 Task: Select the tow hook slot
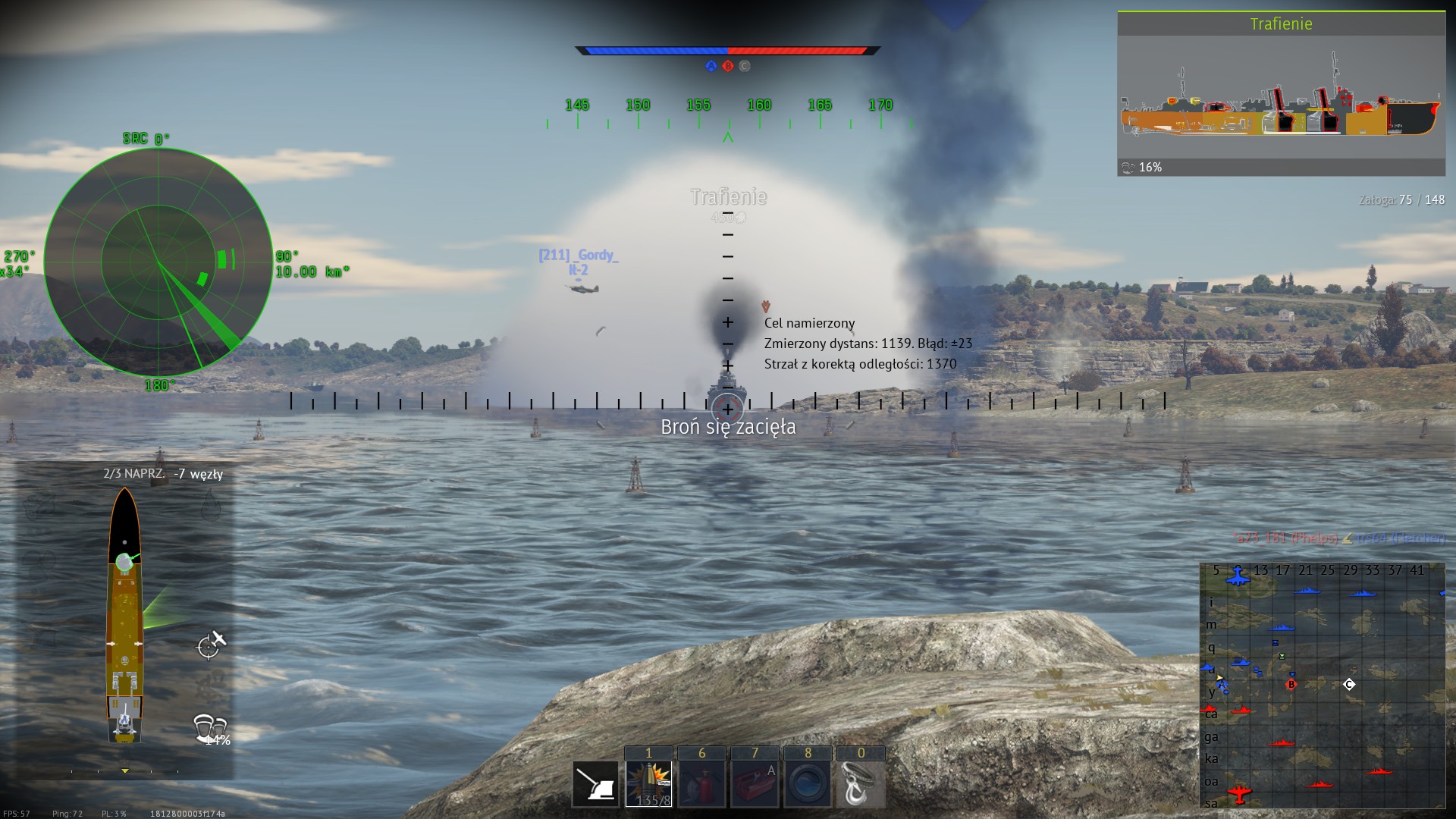pyautogui.click(x=861, y=783)
